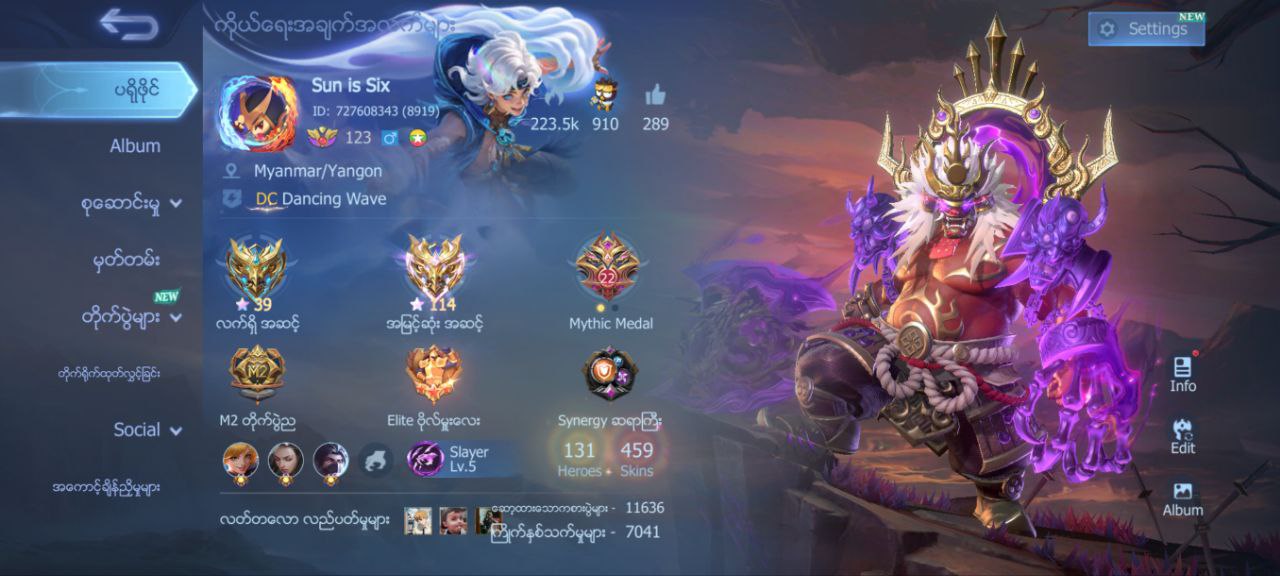Open the Album button at bottom right
The width and height of the screenshot is (1280, 576).
[x=1183, y=498]
